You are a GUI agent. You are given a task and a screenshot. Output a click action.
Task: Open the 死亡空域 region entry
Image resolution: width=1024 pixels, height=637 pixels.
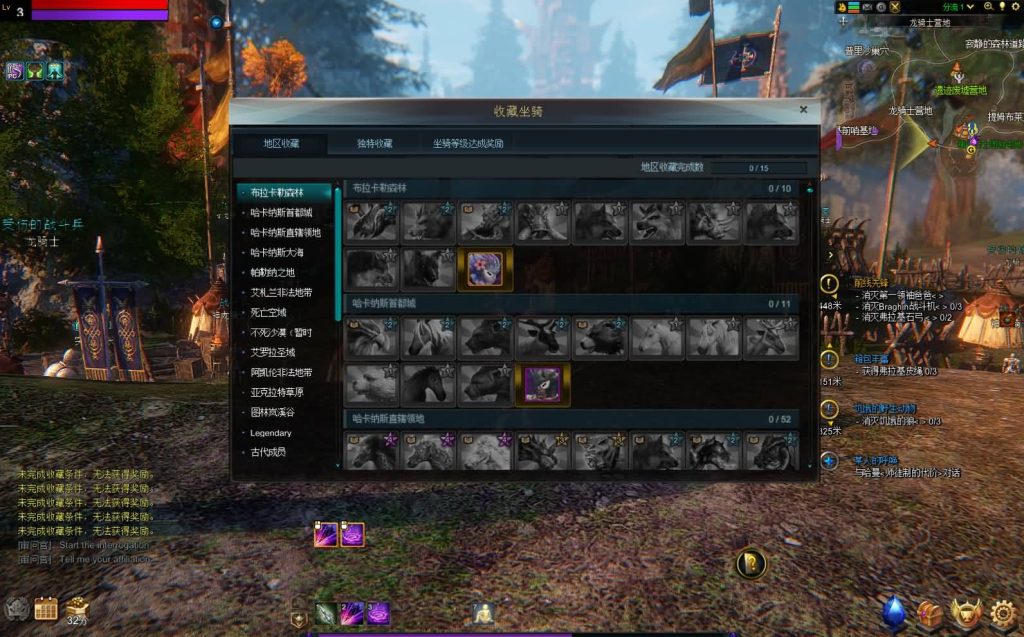pyautogui.click(x=267, y=312)
